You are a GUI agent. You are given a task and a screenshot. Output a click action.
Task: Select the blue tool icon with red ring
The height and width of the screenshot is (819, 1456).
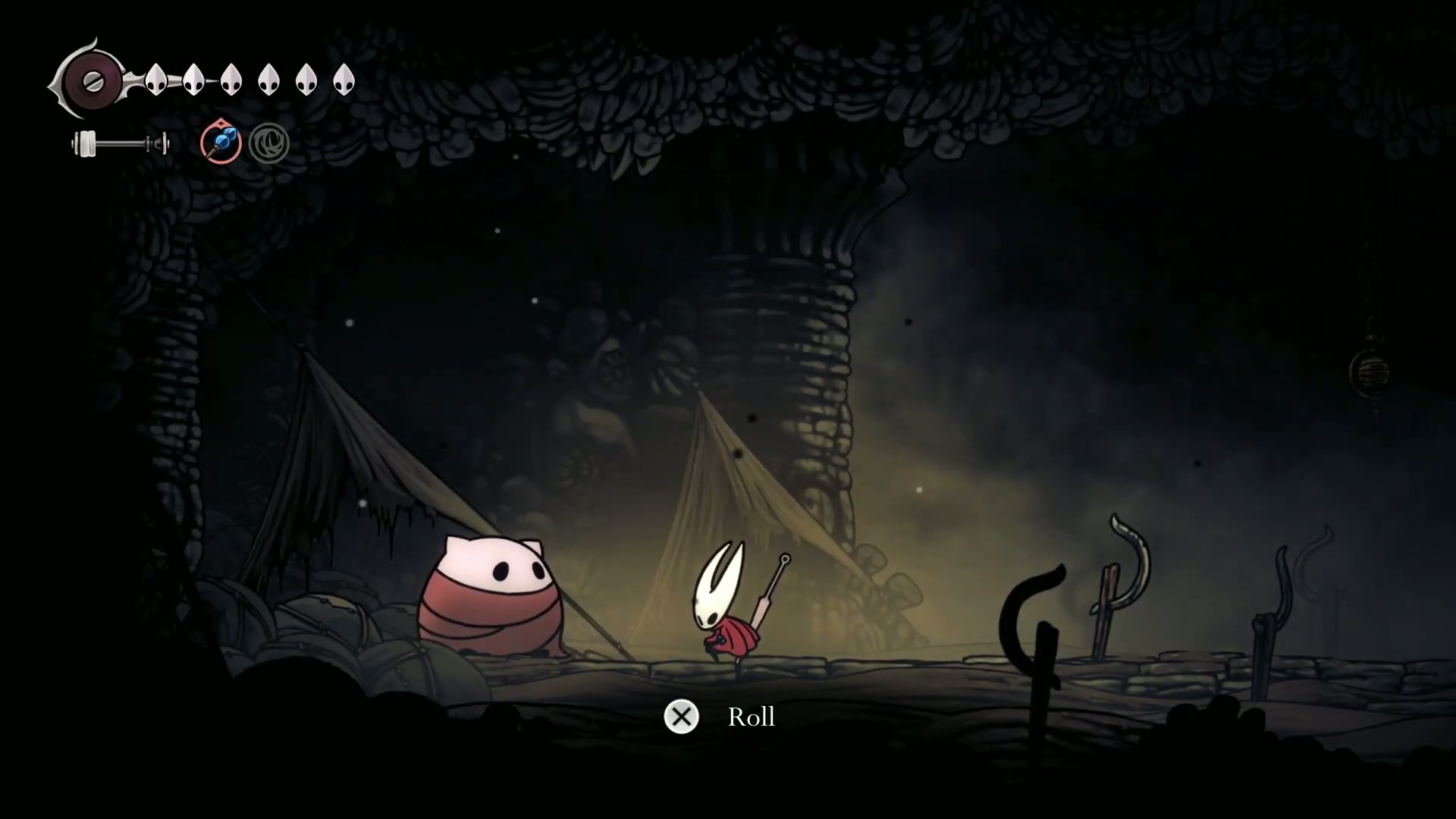click(221, 143)
